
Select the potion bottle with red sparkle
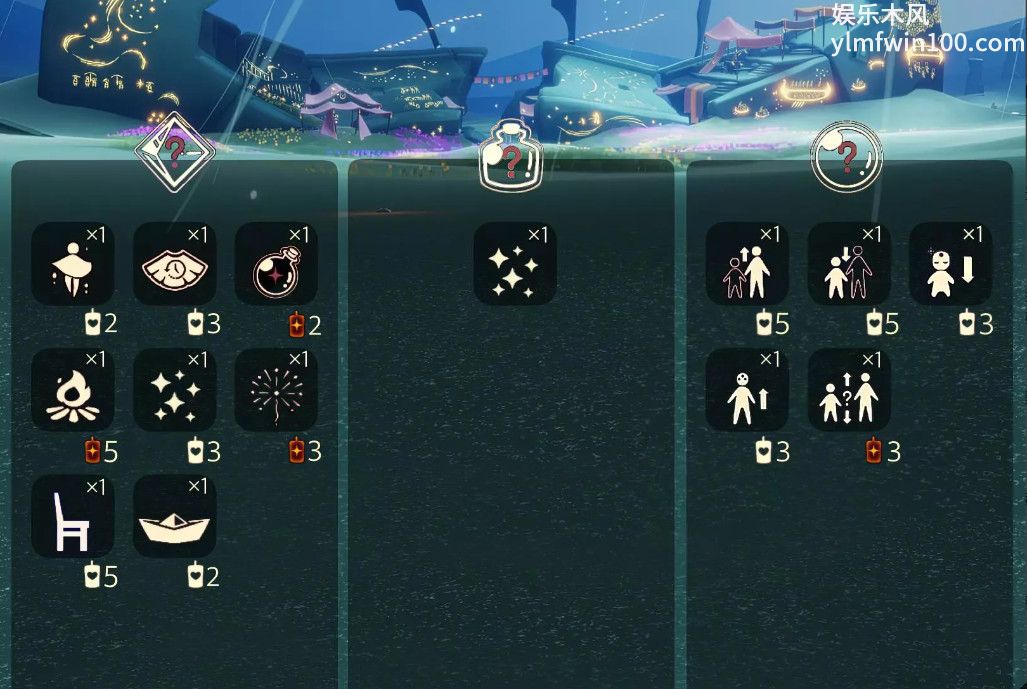coord(276,263)
